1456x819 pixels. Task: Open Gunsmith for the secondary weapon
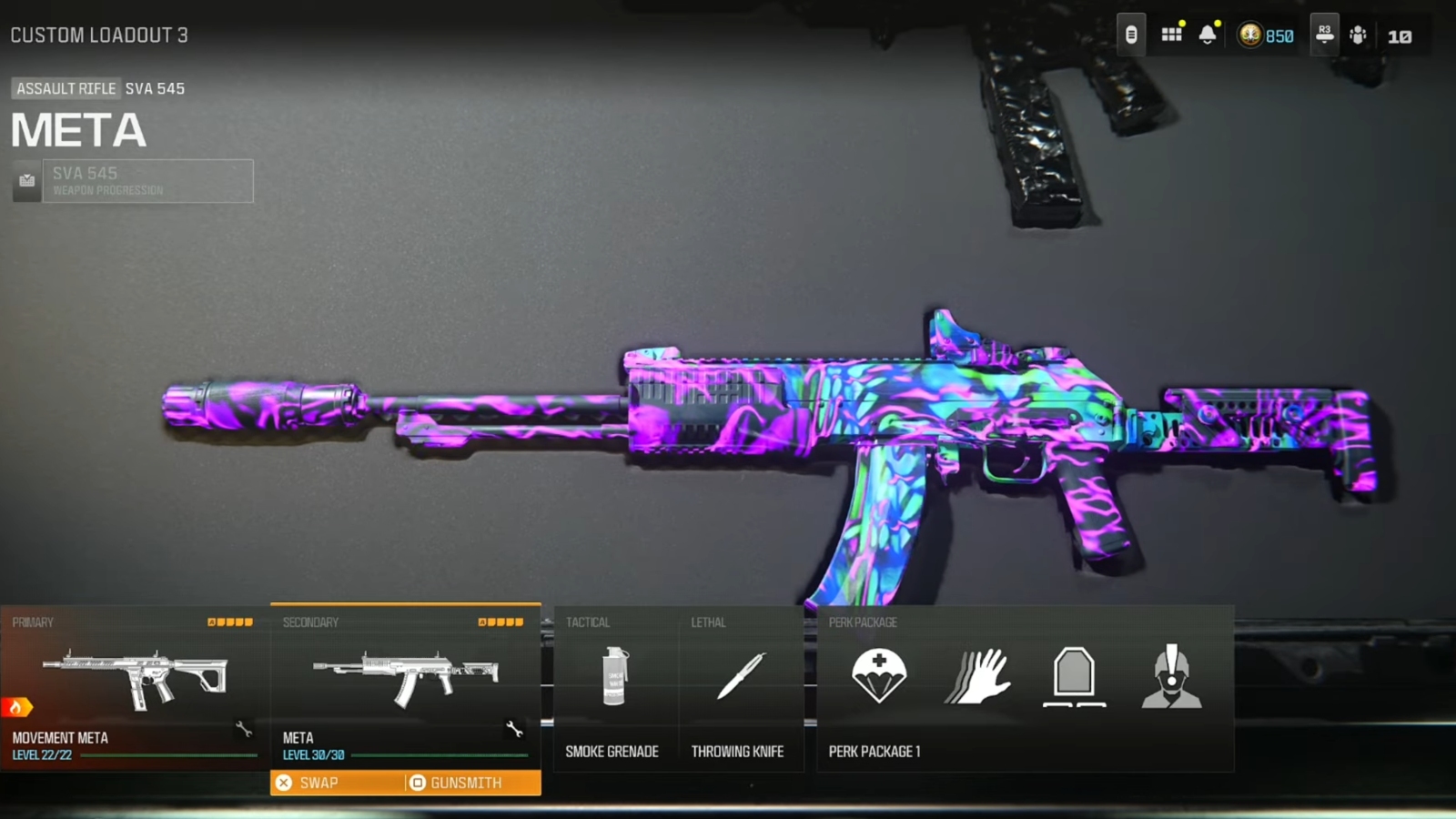(466, 783)
